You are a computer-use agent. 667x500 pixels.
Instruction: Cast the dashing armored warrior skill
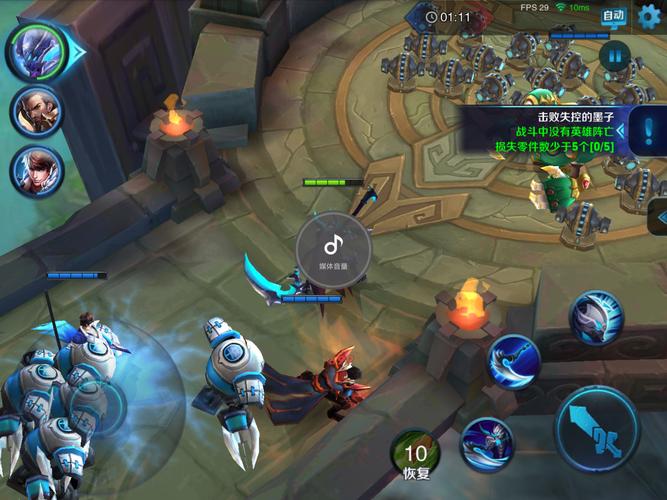pos(487,442)
